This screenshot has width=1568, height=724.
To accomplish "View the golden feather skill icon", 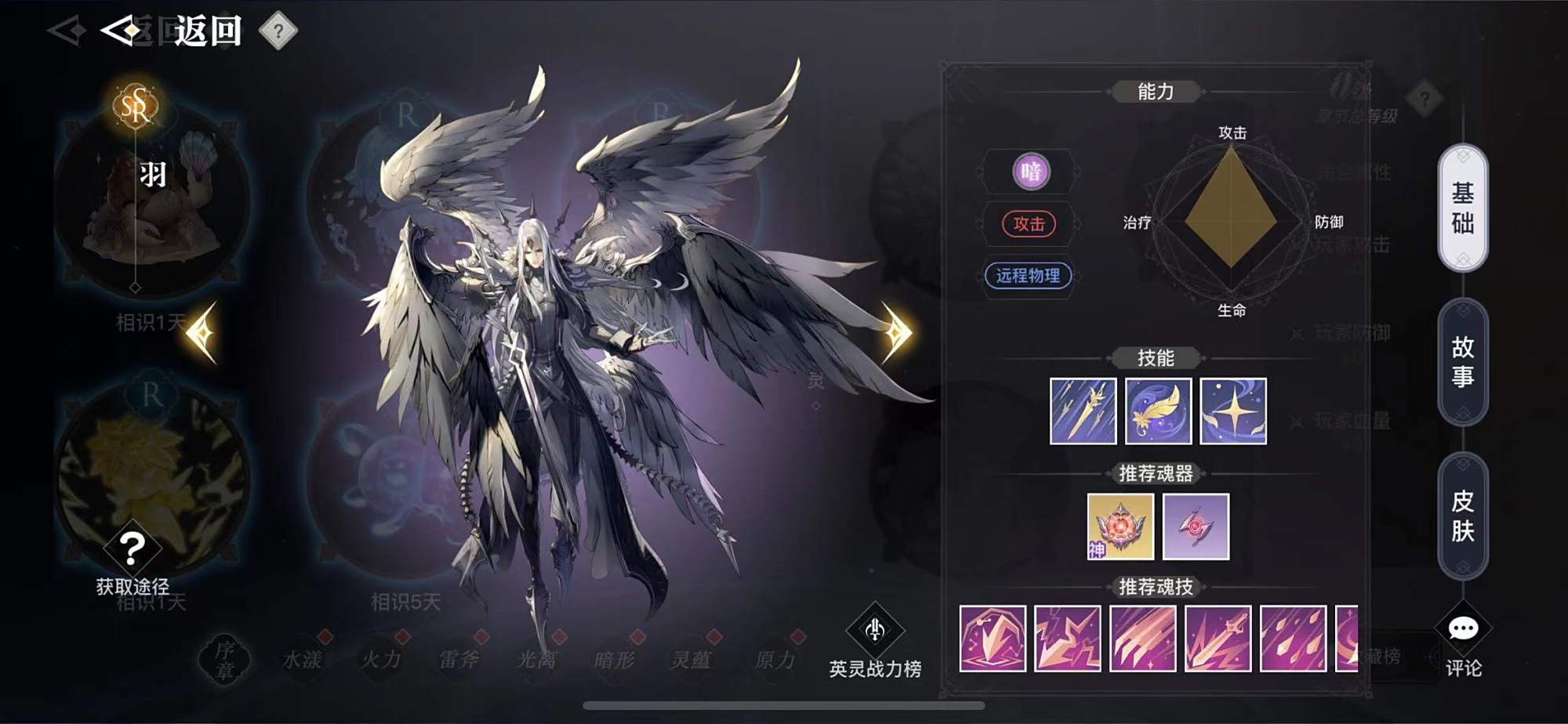I will [1158, 411].
